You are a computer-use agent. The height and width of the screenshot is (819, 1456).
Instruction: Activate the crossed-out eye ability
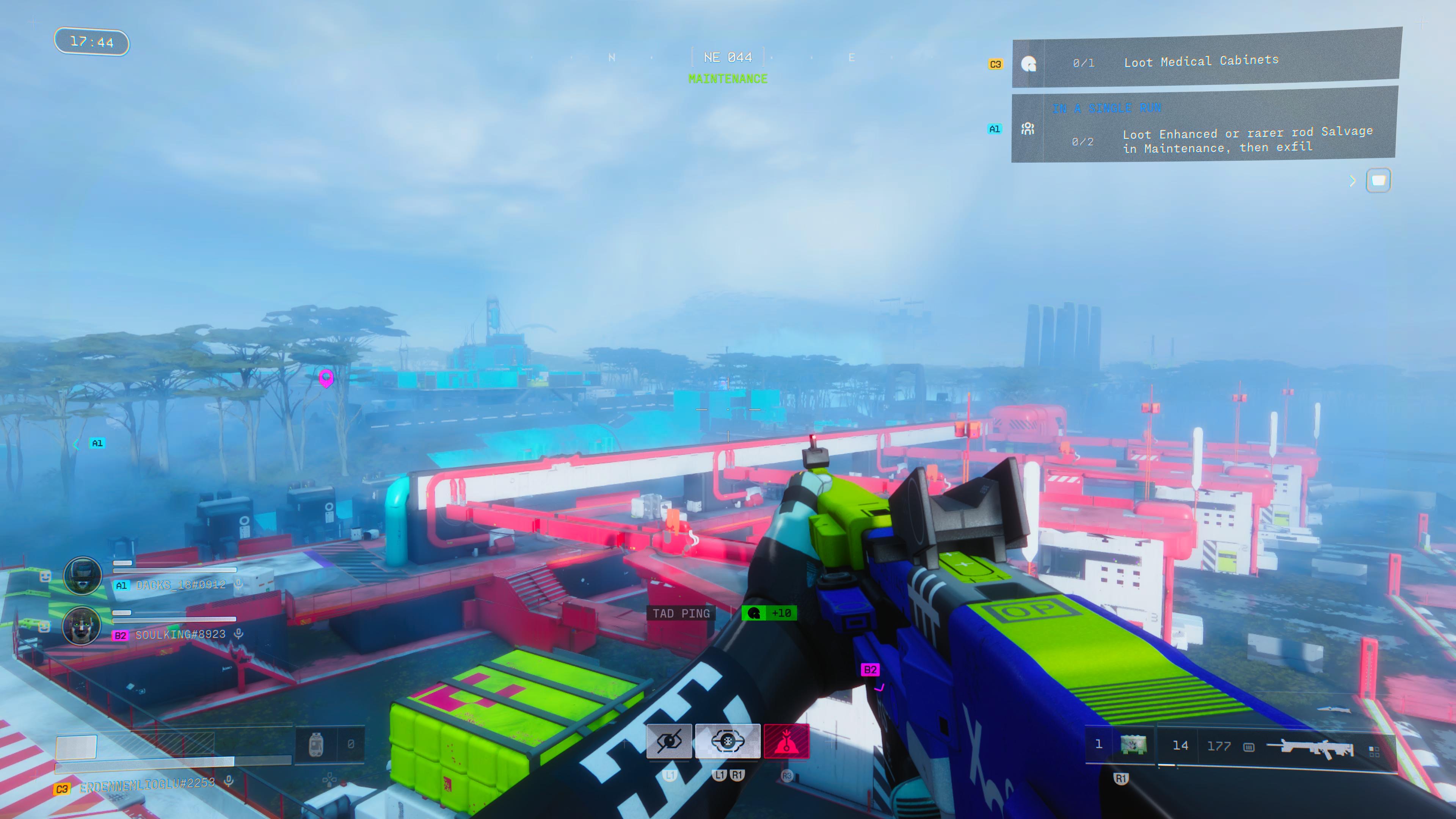pos(668,741)
